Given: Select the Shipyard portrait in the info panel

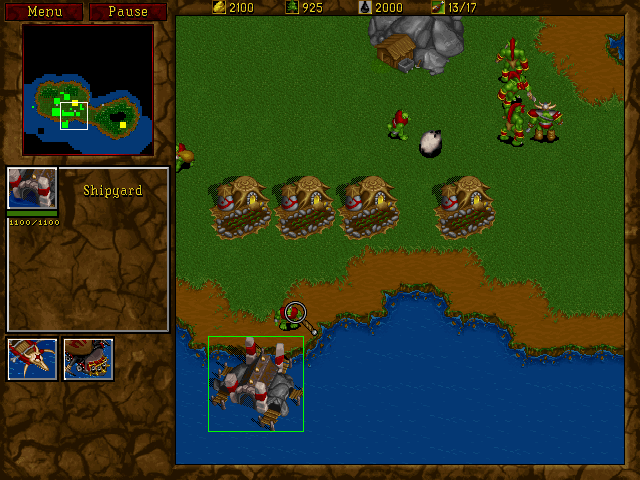Looking at the screenshot, I should coord(32,189).
